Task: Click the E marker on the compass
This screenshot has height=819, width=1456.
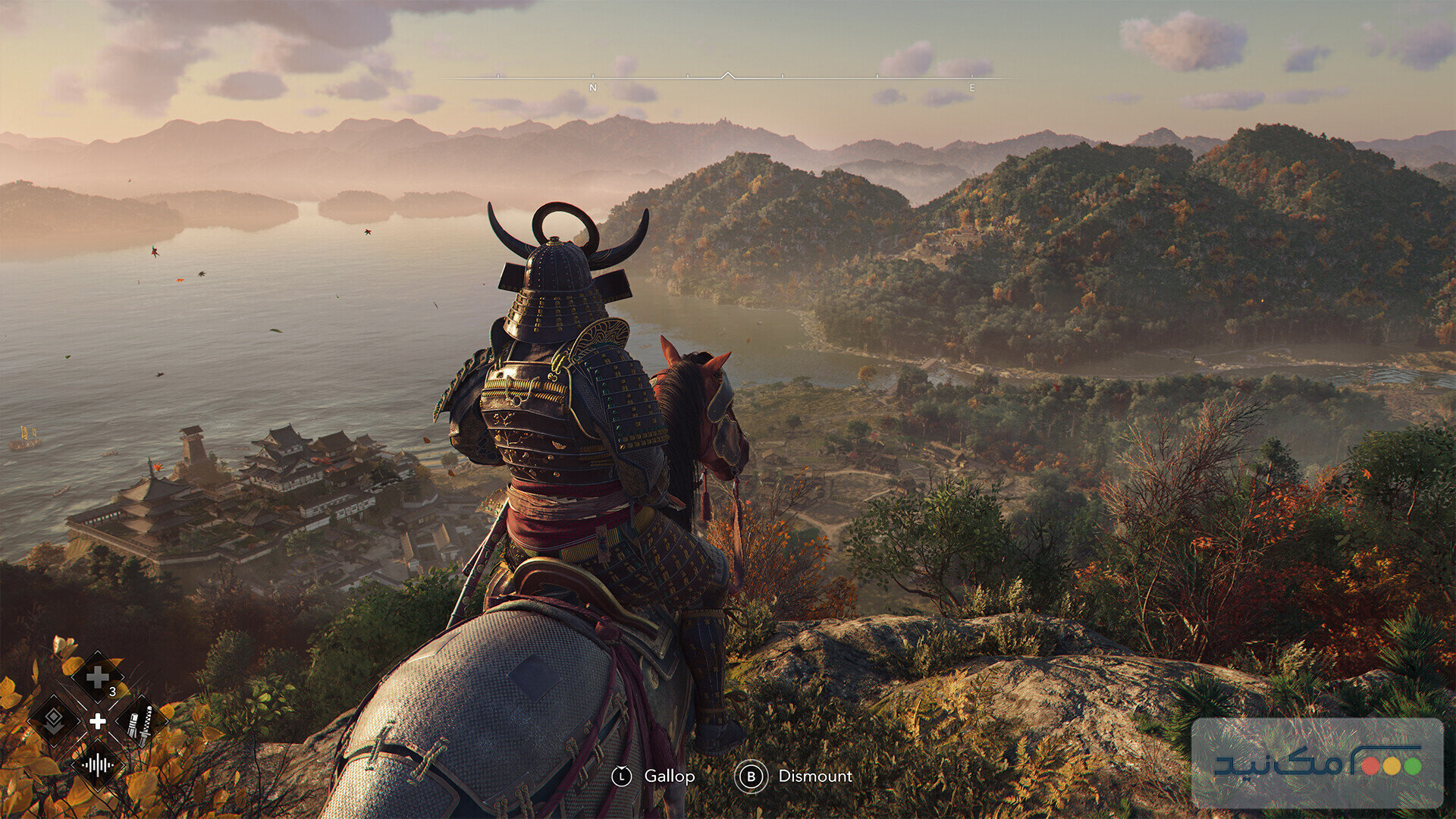Action: pos(973,88)
